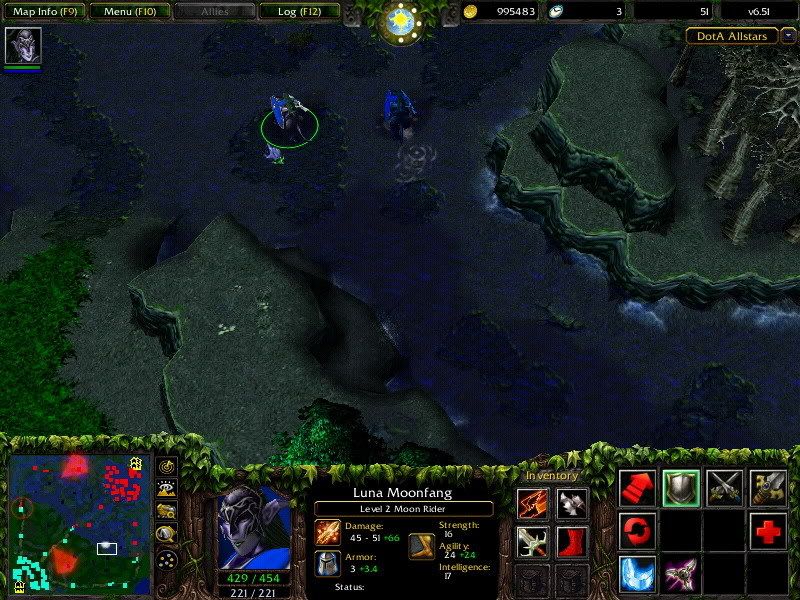Viewport: 800px width, 600px height.
Task: Select the red boots inventory item
Action: (x=572, y=541)
